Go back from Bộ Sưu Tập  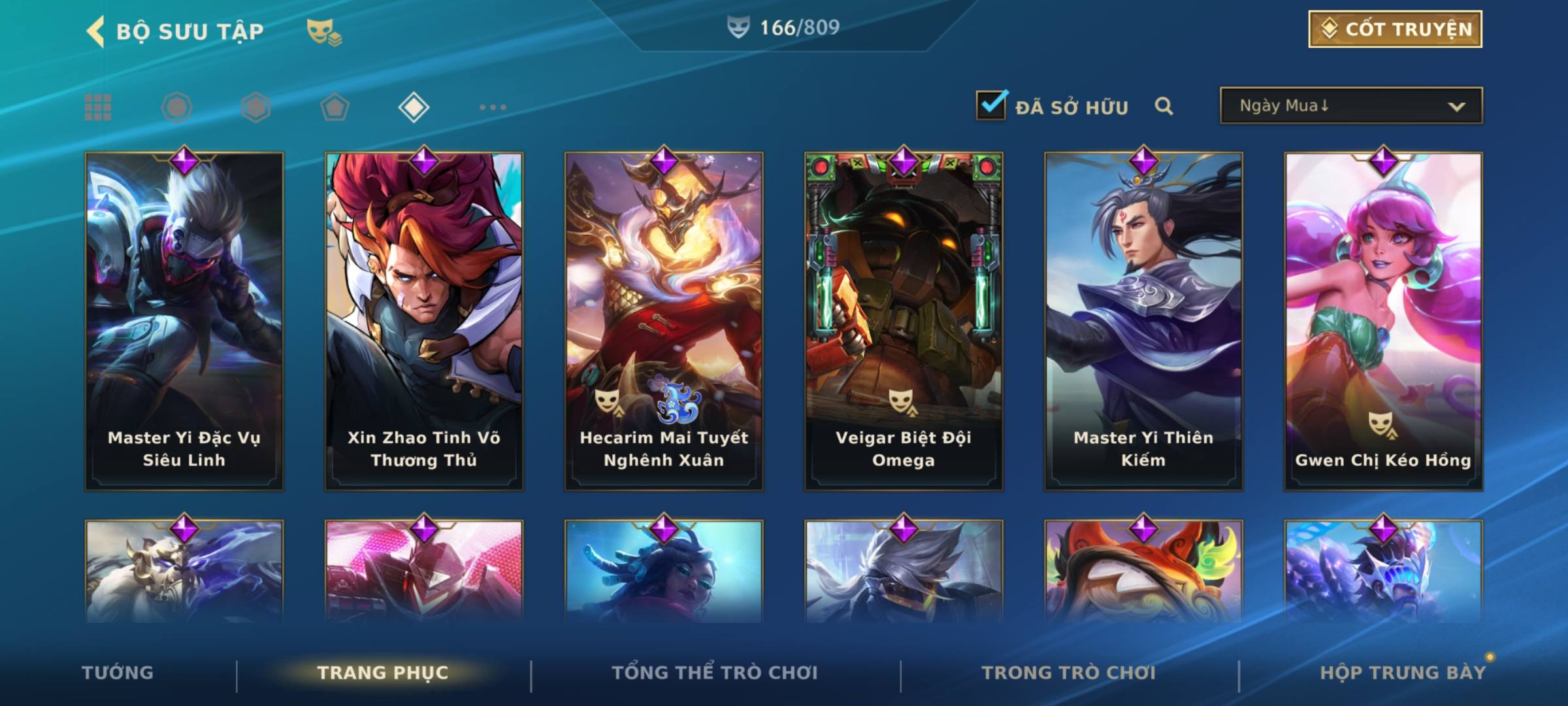tap(95, 31)
